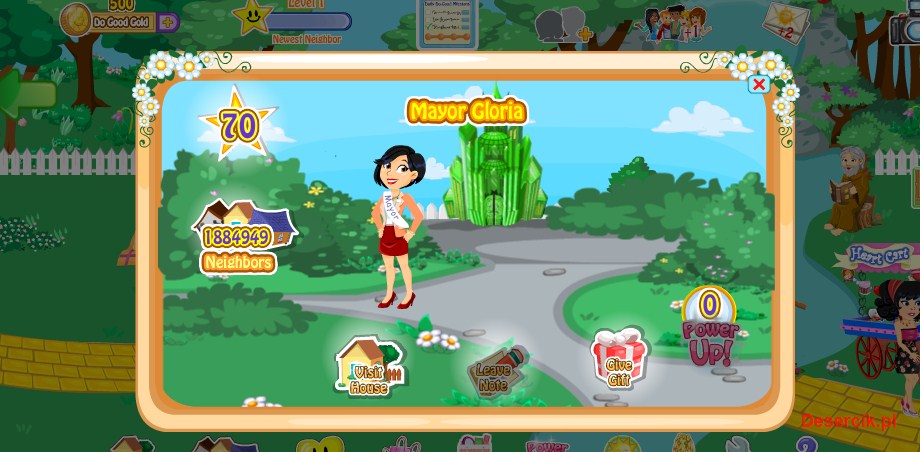Visit Mayor Gloria's house
920x452 pixels.
tap(368, 366)
